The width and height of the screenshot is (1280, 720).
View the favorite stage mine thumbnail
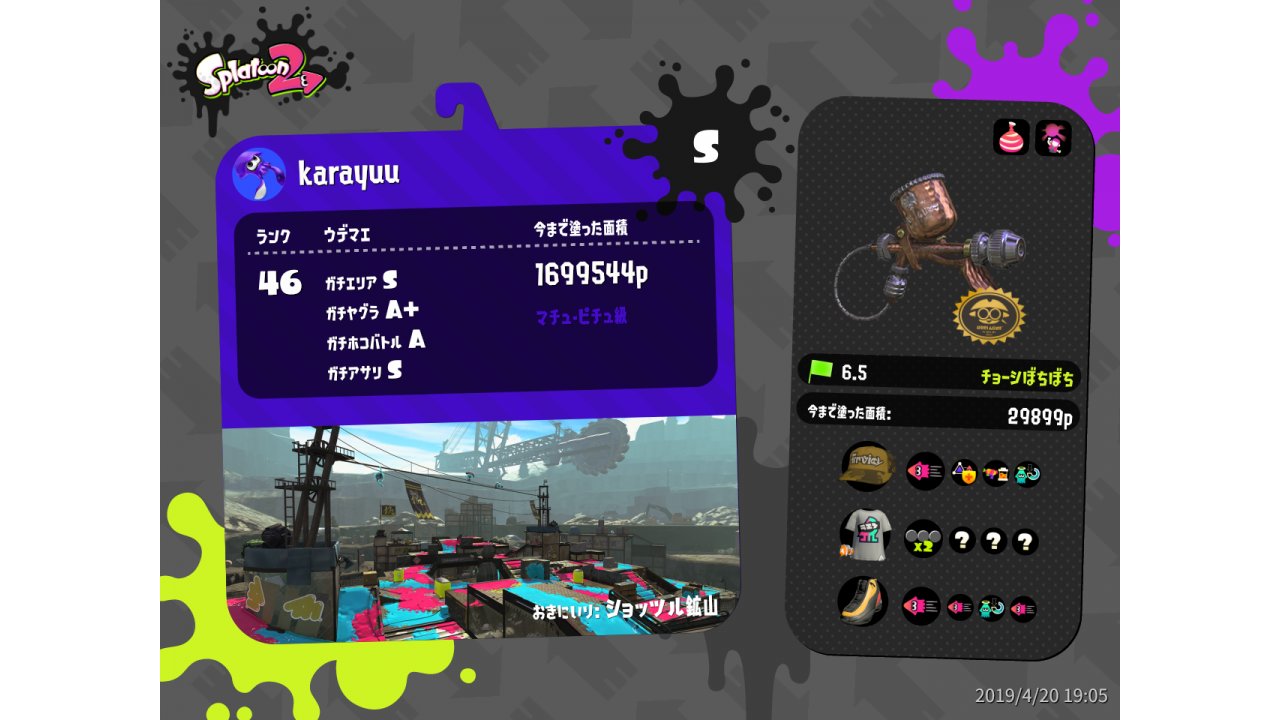click(x=478, y=528)
